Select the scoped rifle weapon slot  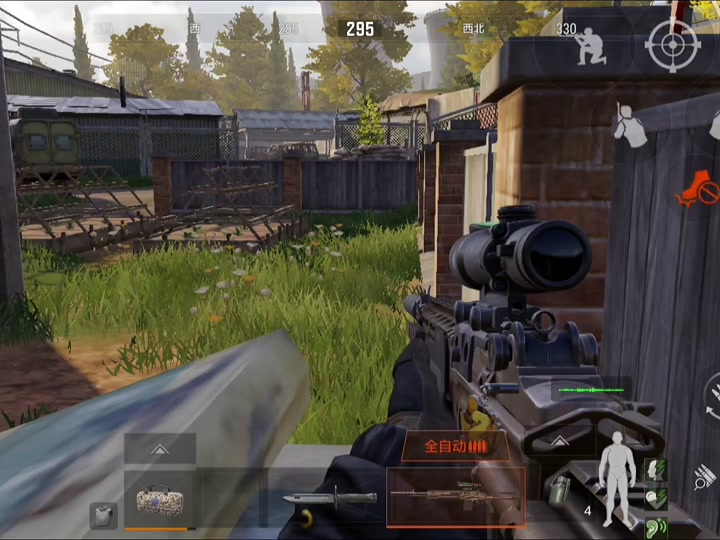point(456,496)
